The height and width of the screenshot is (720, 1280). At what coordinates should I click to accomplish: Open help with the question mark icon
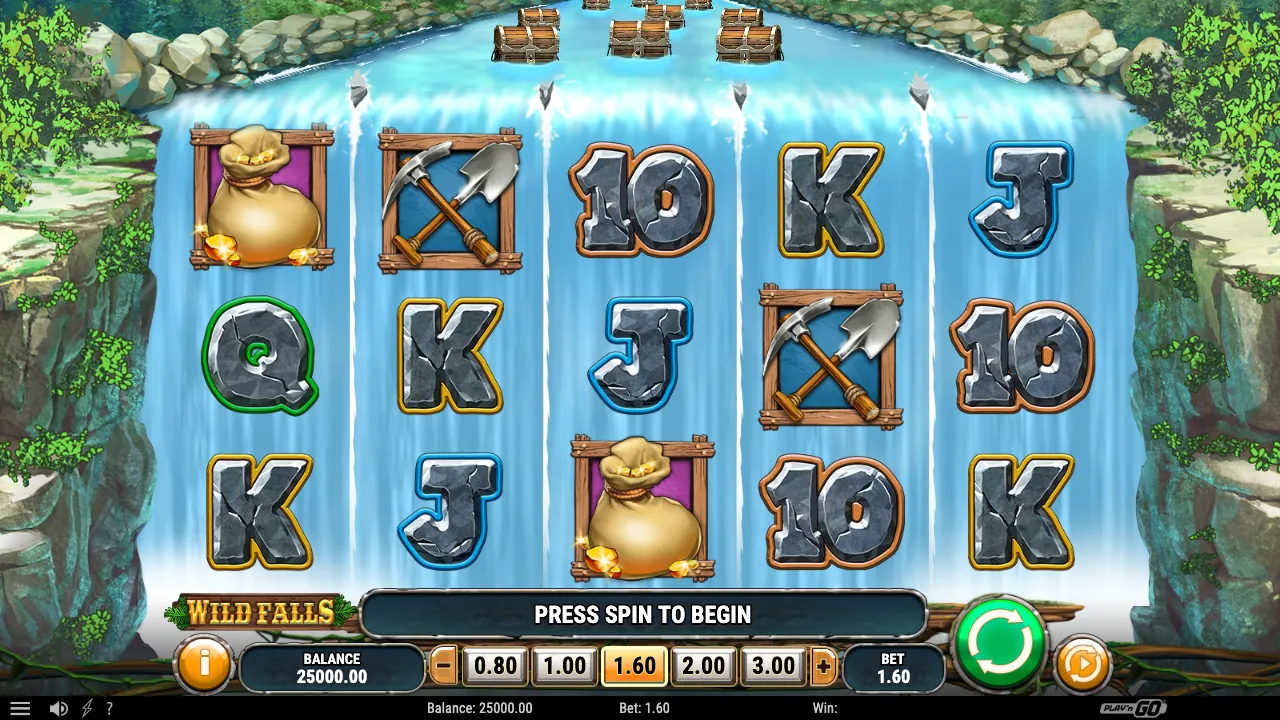coord(109,708)
